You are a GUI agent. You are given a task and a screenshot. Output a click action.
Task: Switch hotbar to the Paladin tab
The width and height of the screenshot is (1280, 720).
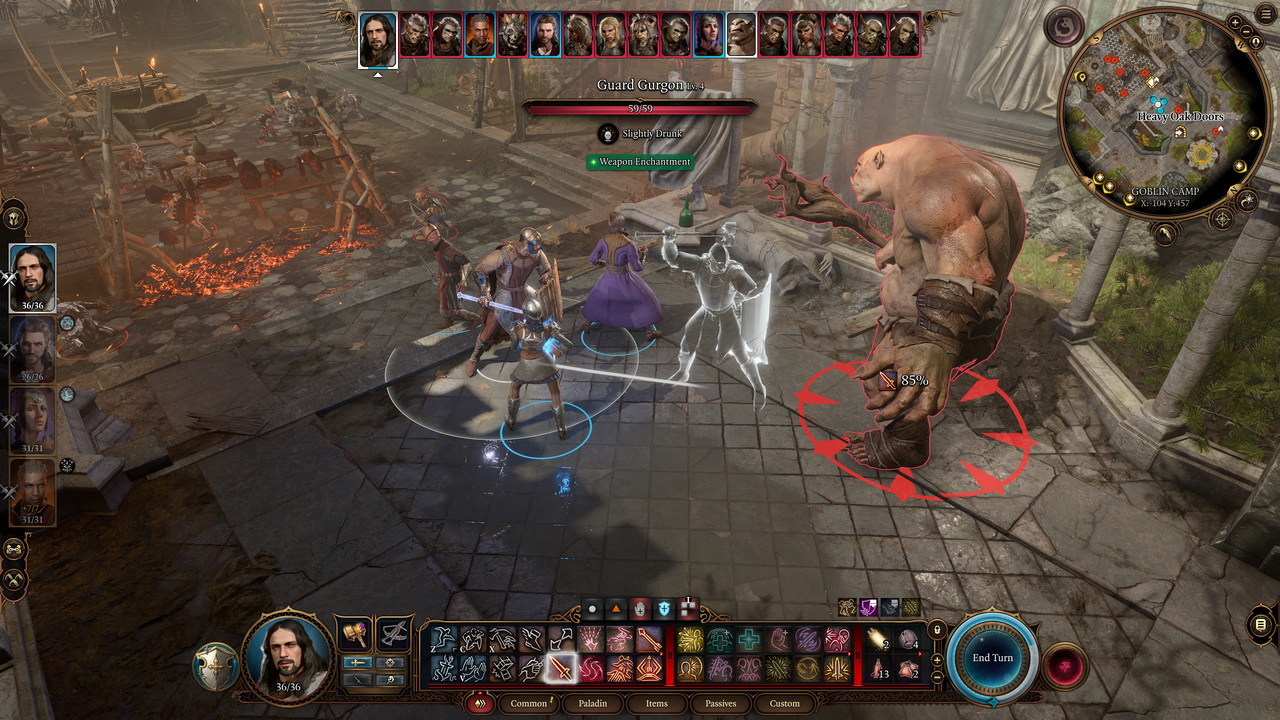[593, 703]
